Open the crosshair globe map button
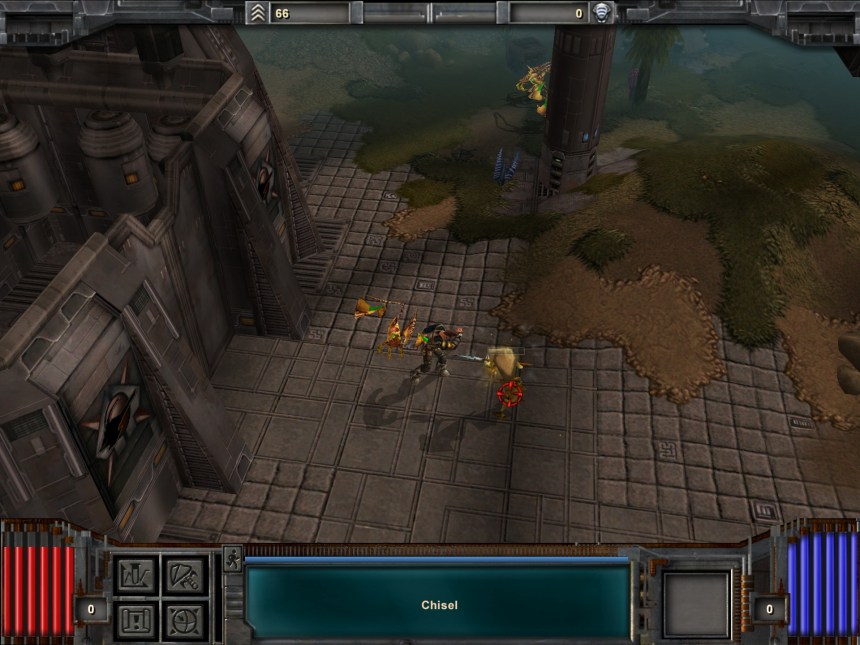 click(183, 620)
